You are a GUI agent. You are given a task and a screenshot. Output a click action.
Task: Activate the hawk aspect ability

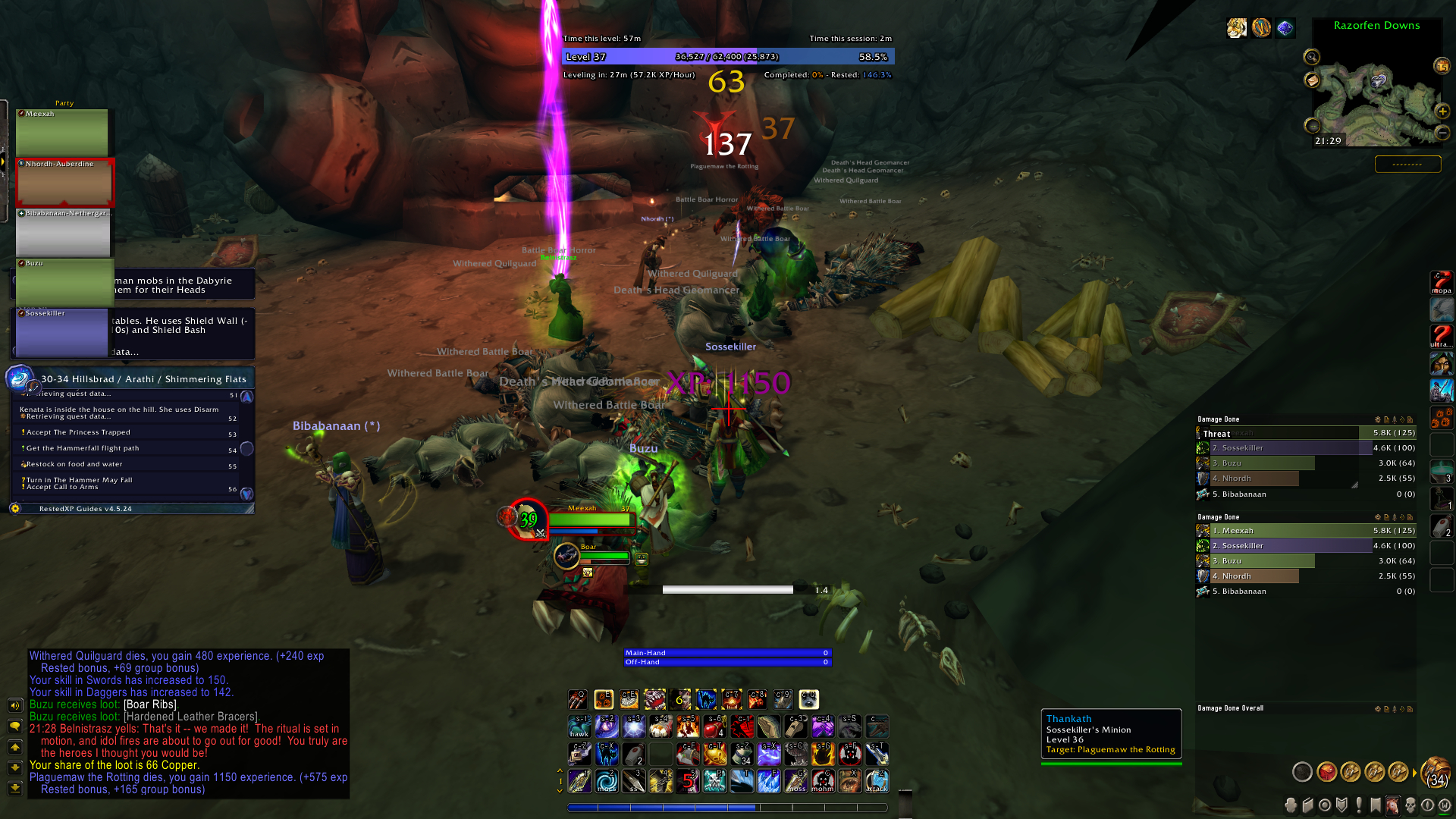pyautogui.click(x=579, y=726)
